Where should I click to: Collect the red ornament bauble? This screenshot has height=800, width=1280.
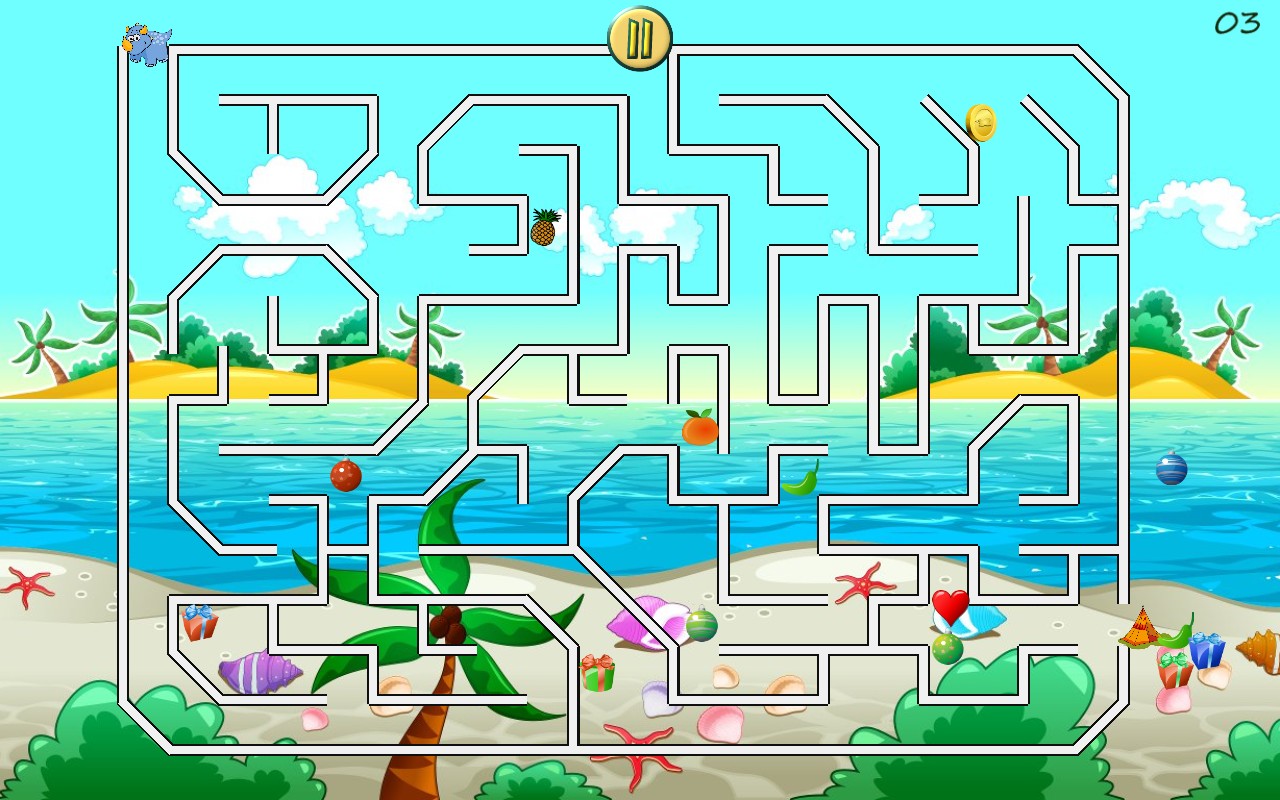345,477
